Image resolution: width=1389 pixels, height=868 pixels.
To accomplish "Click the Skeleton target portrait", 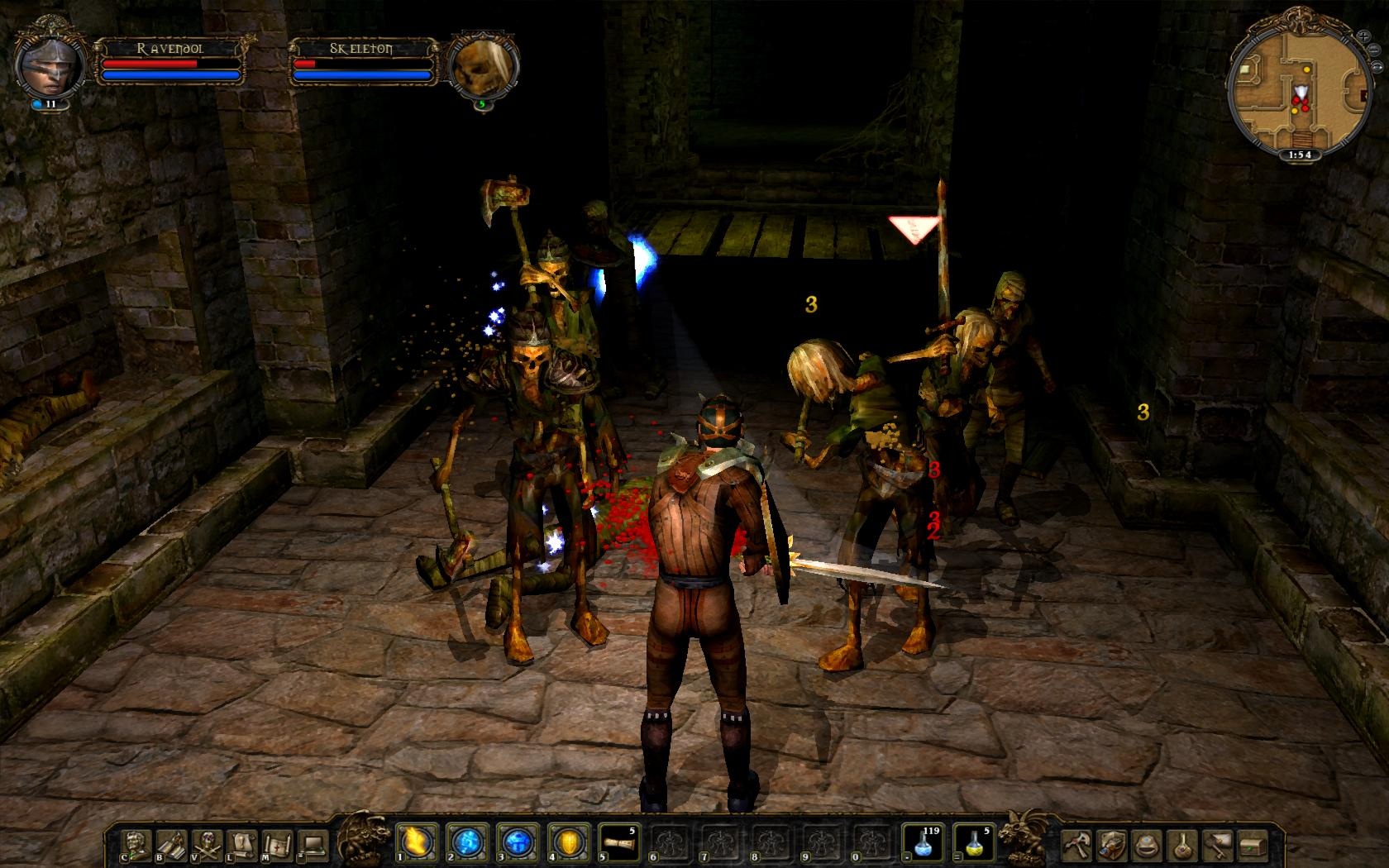I will (482, 66).
